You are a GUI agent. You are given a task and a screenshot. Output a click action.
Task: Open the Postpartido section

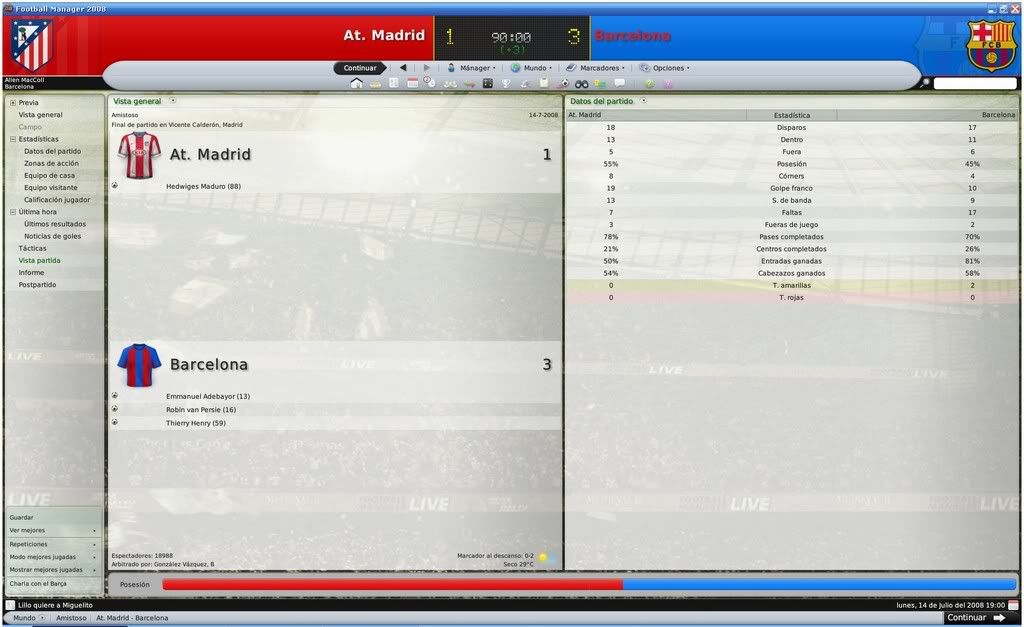coord(36,285)
